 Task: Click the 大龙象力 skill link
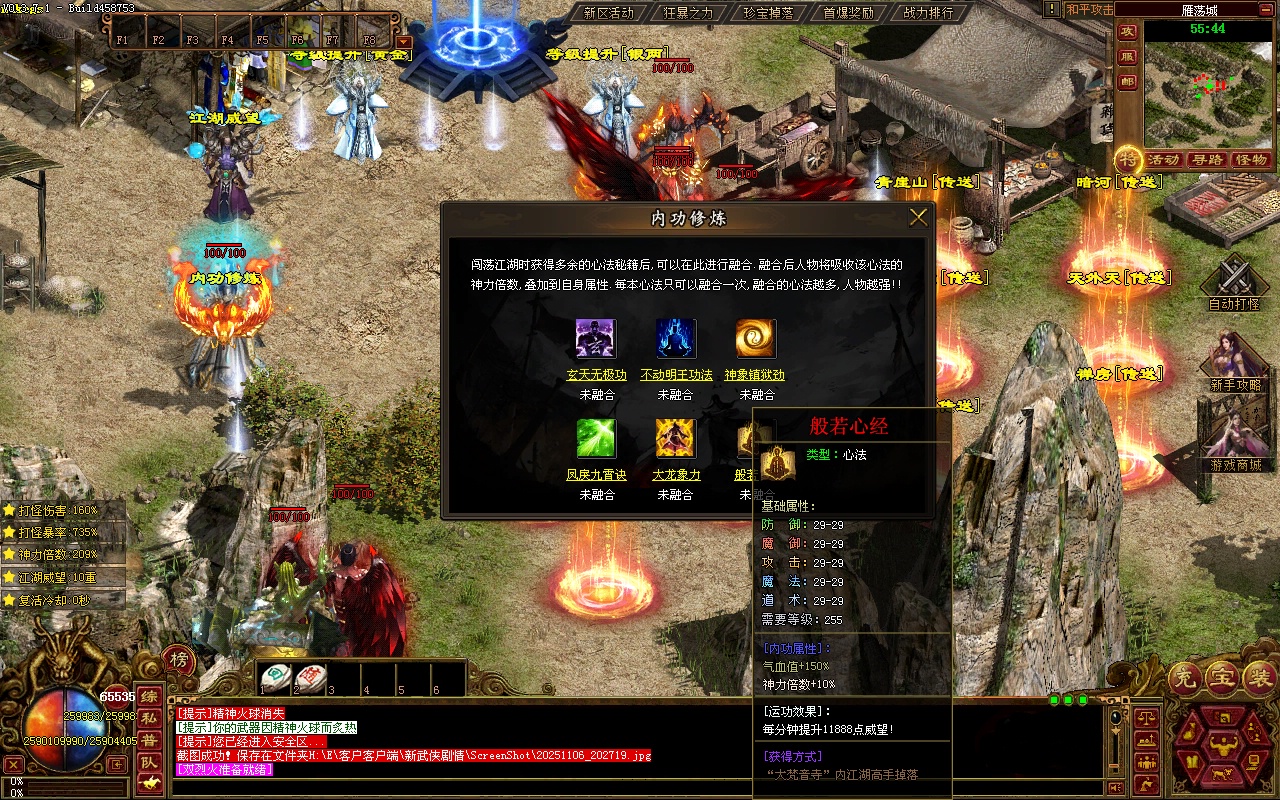pyautogui.click(x=676, y=475)
